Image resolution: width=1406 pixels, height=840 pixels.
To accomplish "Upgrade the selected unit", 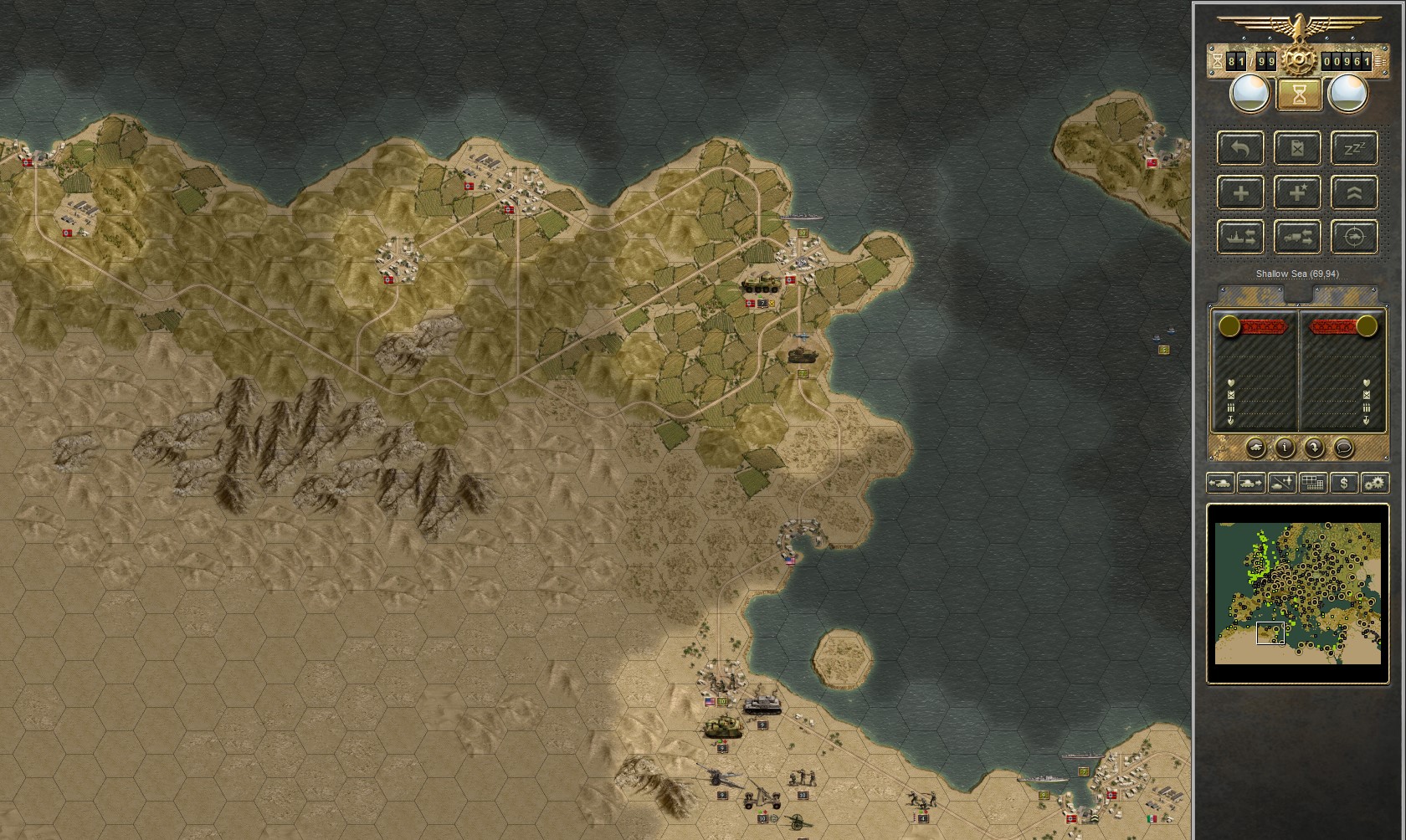I will point(1355,193).
